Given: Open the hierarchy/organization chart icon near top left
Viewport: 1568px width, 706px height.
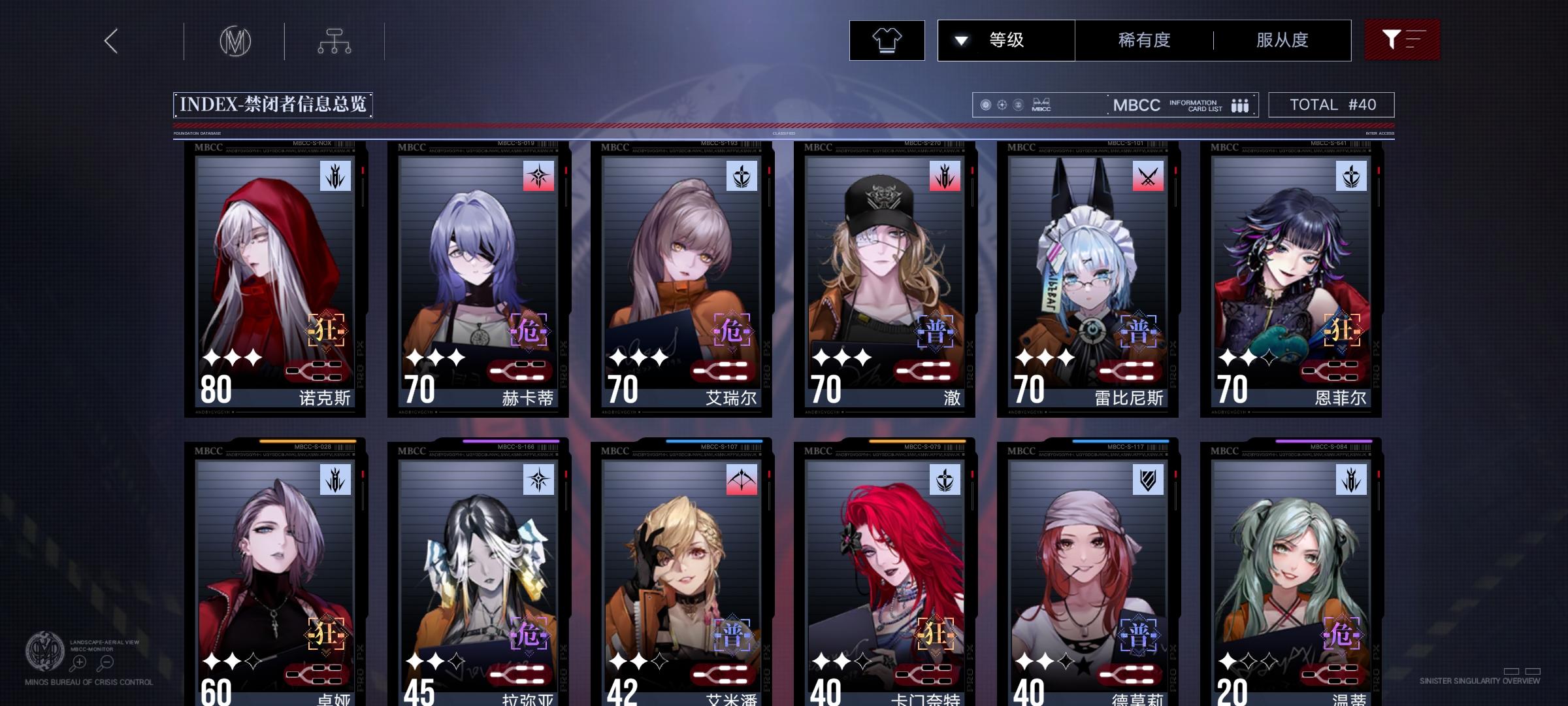Looking at the screenshot, I should coord(336,40).
